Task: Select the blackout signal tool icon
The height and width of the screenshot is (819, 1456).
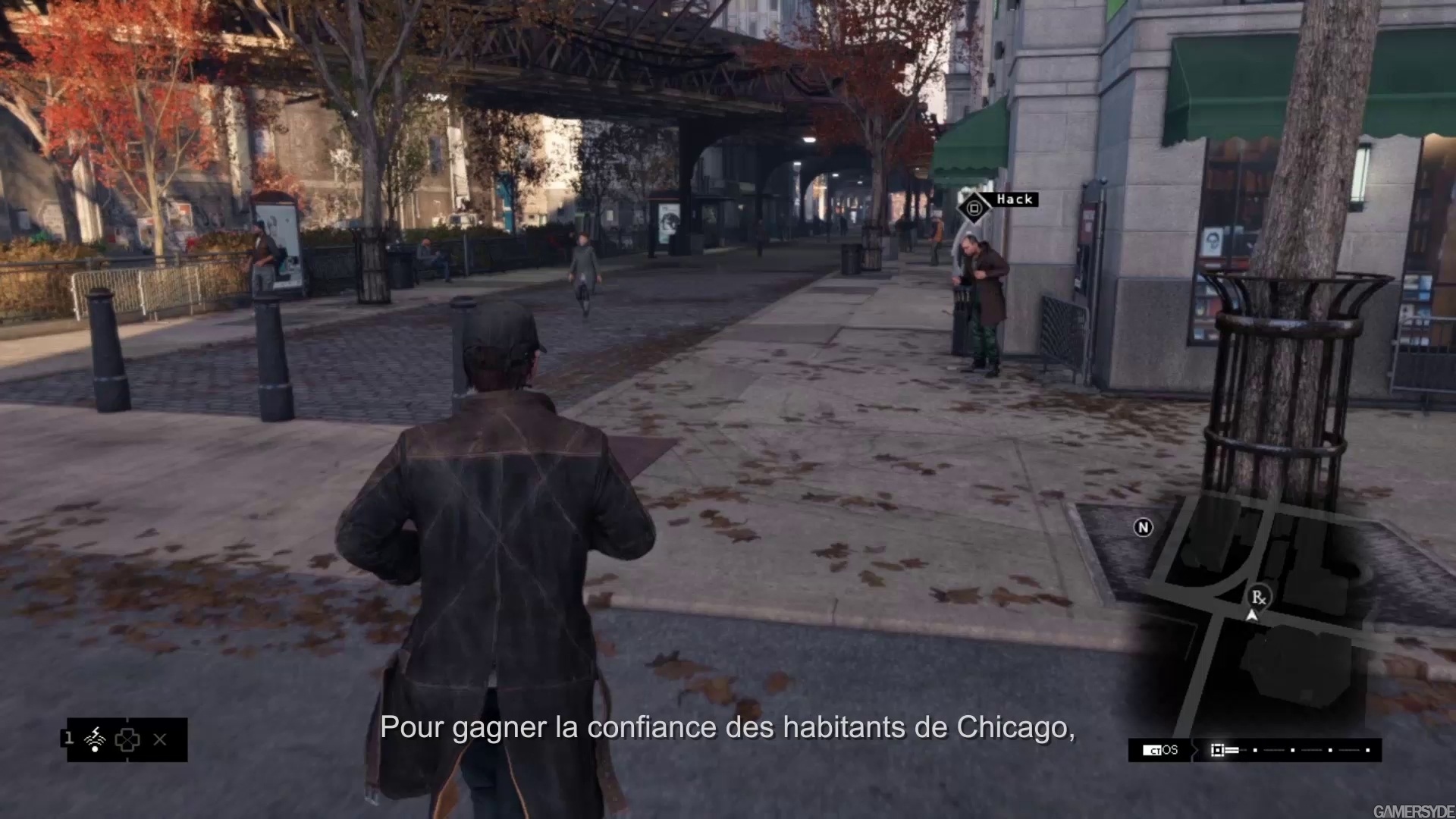Action: coord(95,739)
